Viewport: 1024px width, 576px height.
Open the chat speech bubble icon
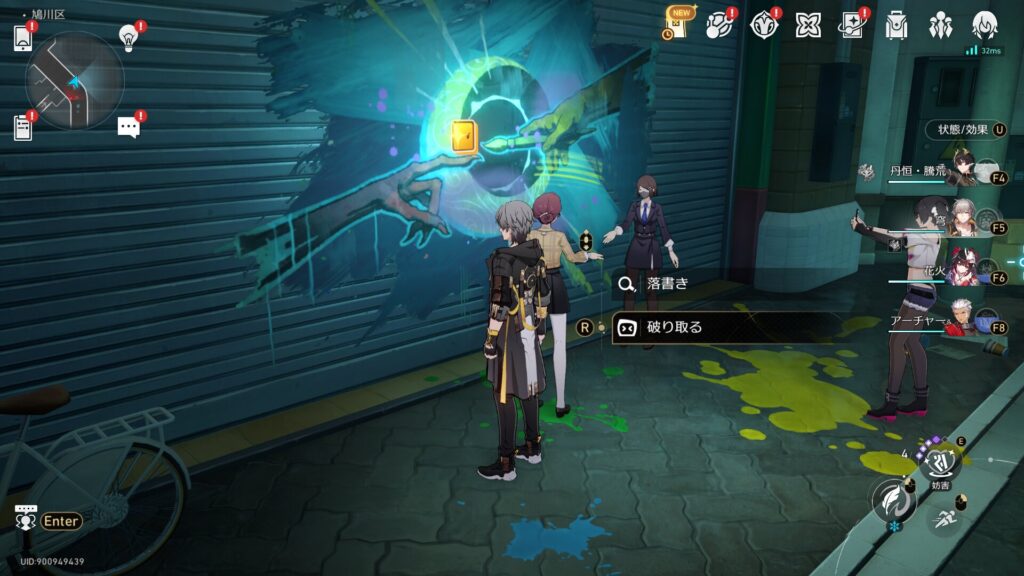pyautogui.click(x=128, y=126)
